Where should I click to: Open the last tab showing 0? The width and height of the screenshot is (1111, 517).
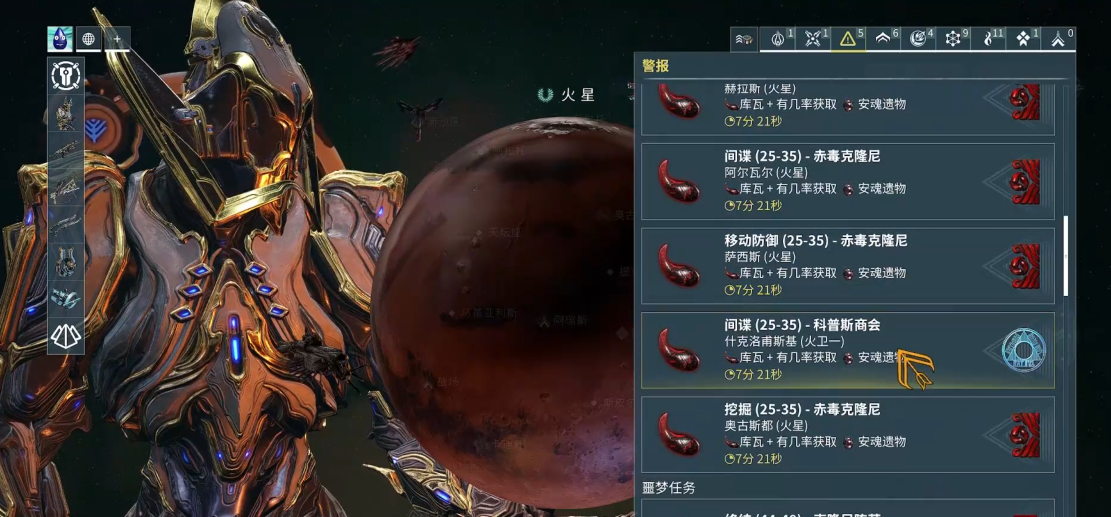click(x=1059, y=40)
